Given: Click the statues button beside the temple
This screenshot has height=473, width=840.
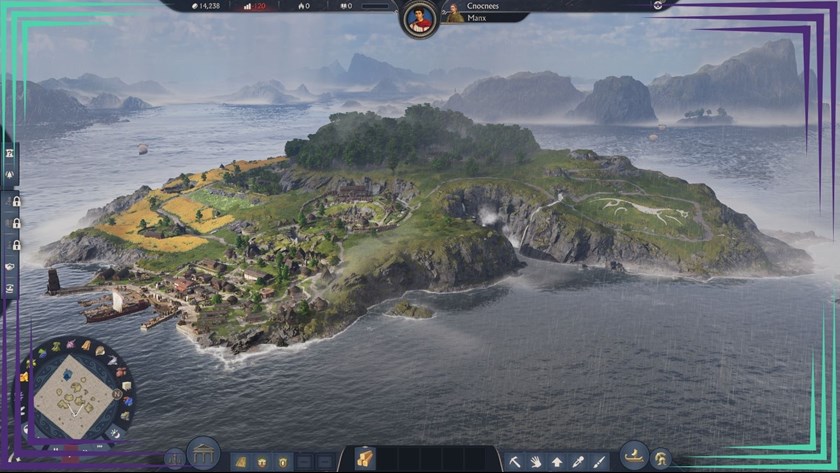Looking at the screenshot, I should (175, 459).
